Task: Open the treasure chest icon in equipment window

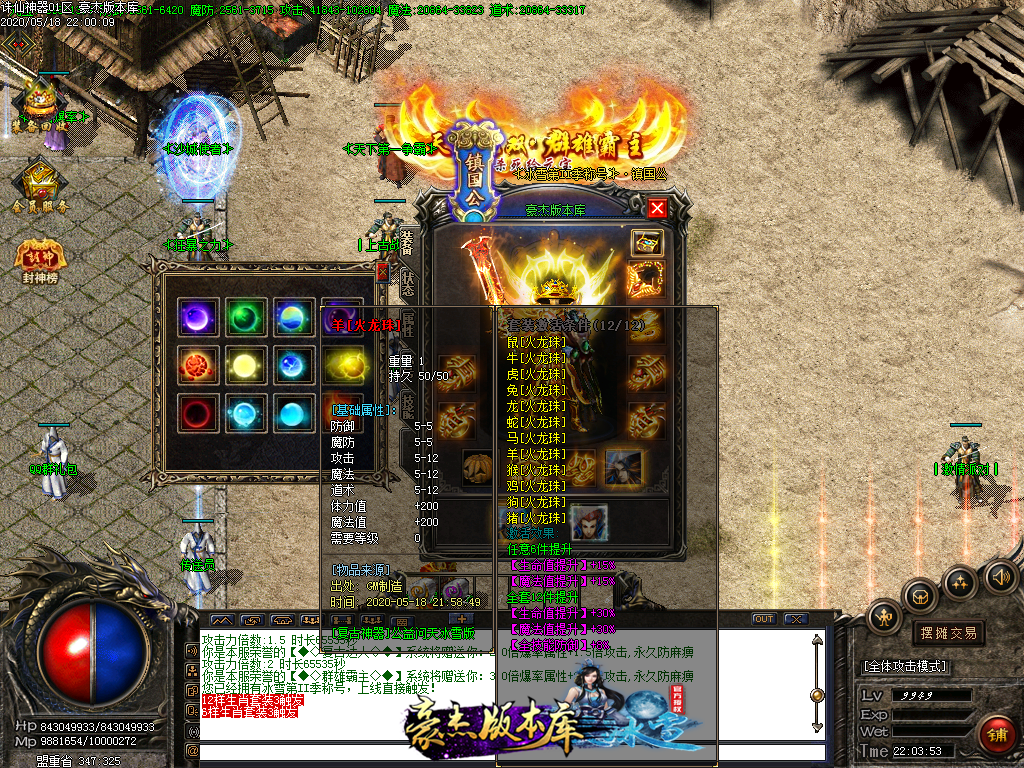Action: click(x=645, y=242)
